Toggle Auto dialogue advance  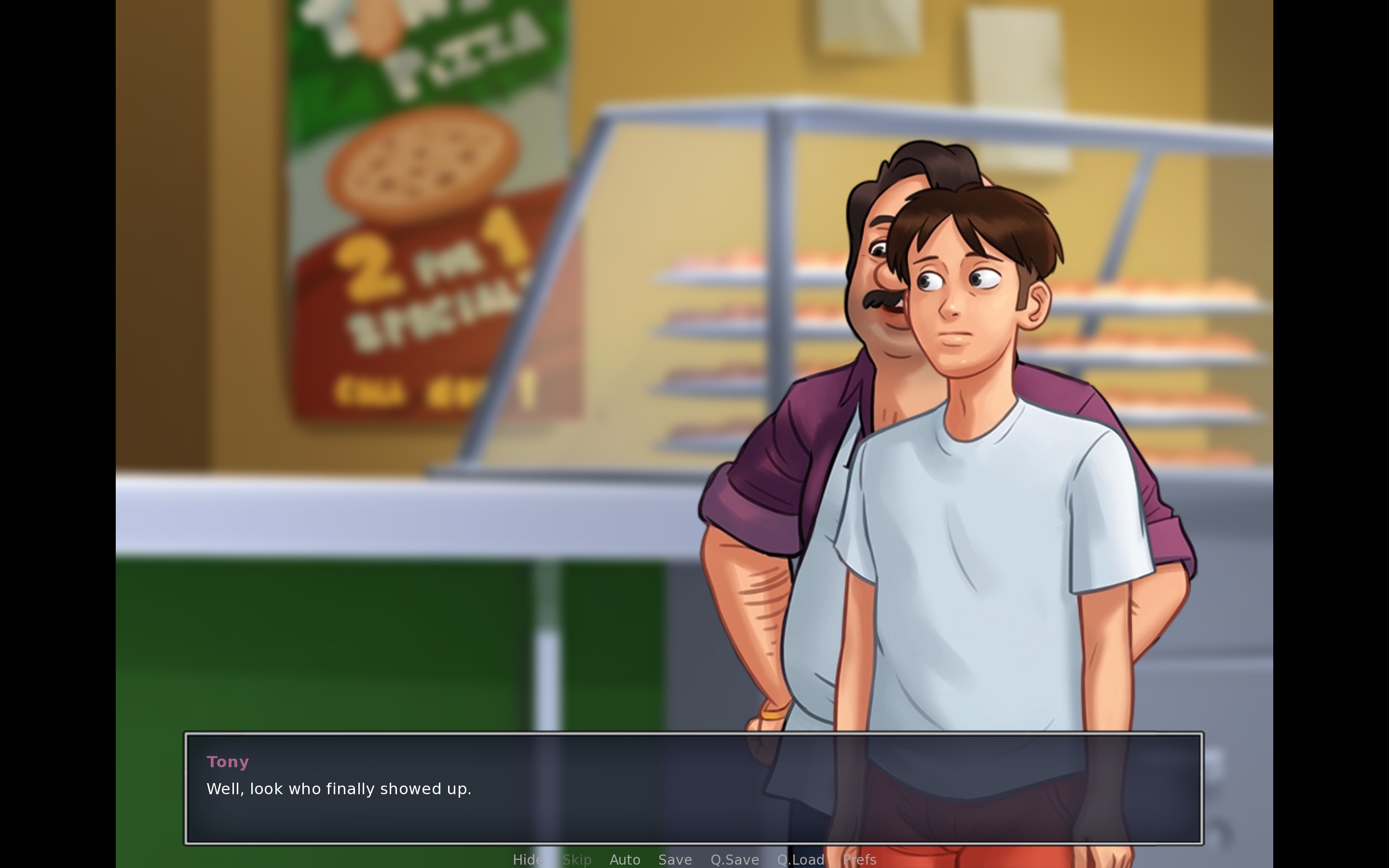pyautogui.click(x=625, y=859)
